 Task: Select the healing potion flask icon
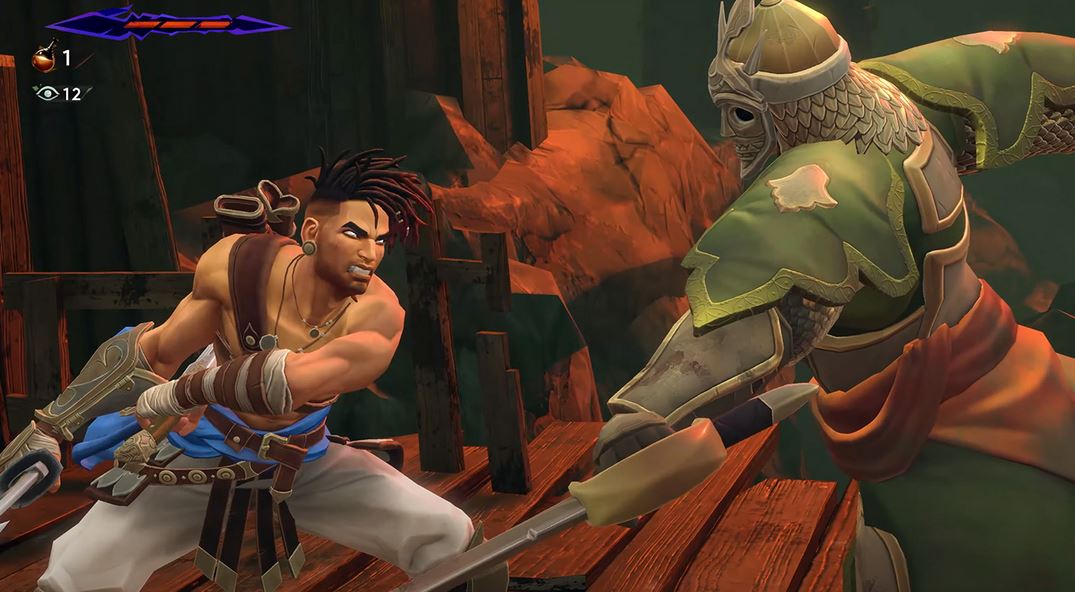tap(44, 58)
